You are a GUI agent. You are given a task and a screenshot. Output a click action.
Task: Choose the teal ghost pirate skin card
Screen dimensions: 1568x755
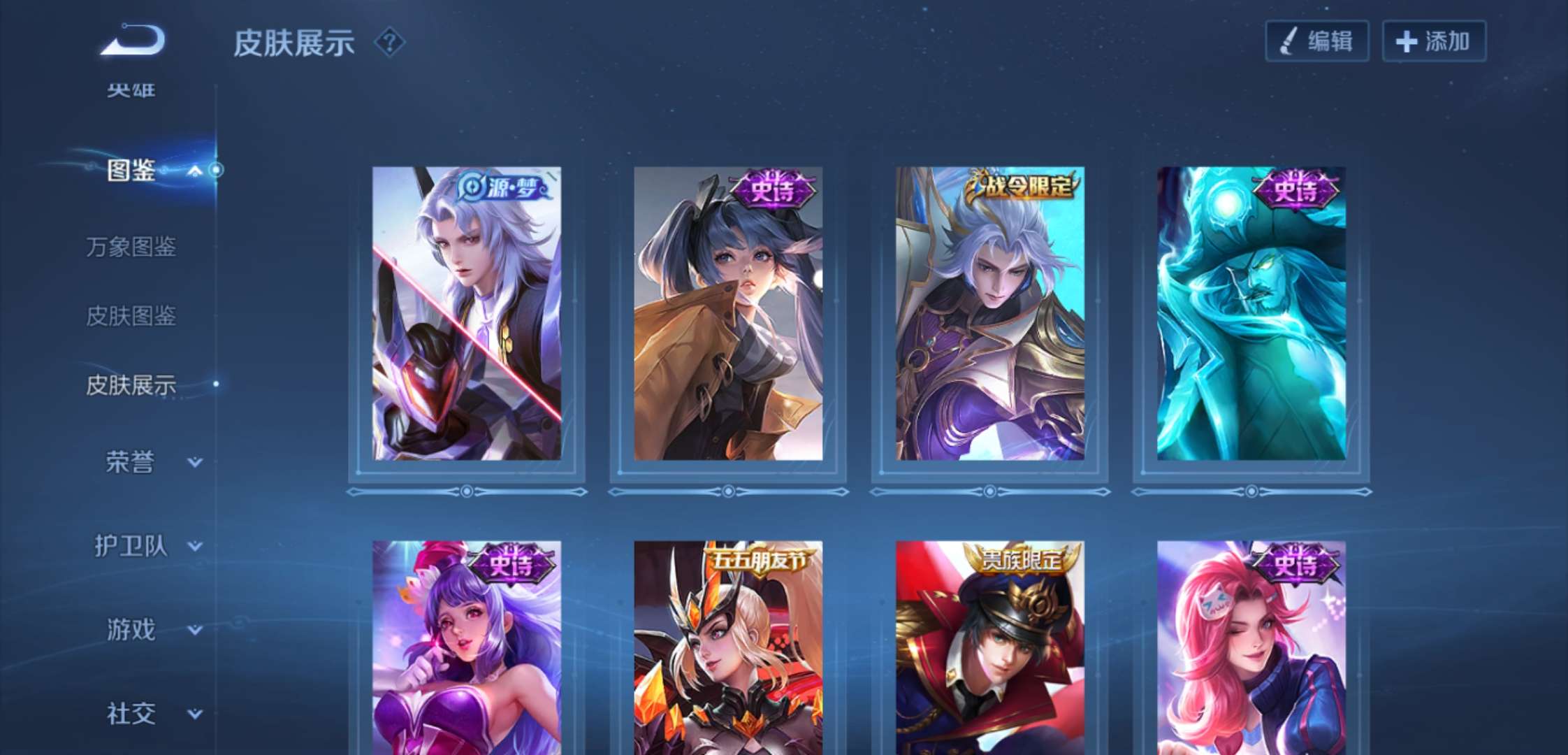pos(1251,313)
